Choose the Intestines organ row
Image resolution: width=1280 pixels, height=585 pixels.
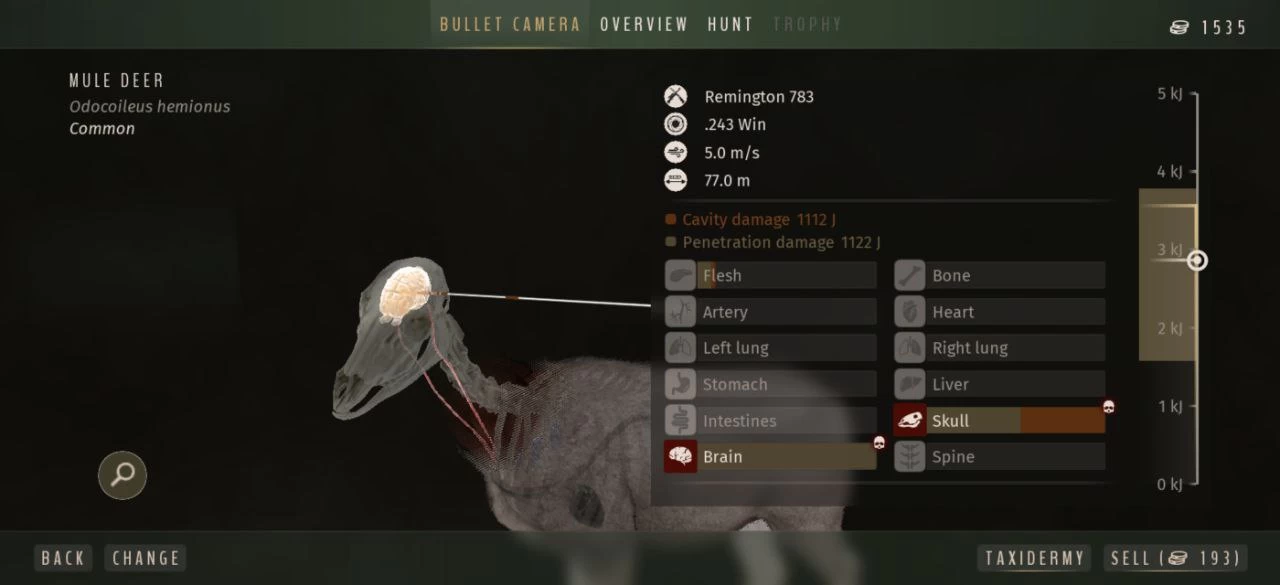click(770, 421)
